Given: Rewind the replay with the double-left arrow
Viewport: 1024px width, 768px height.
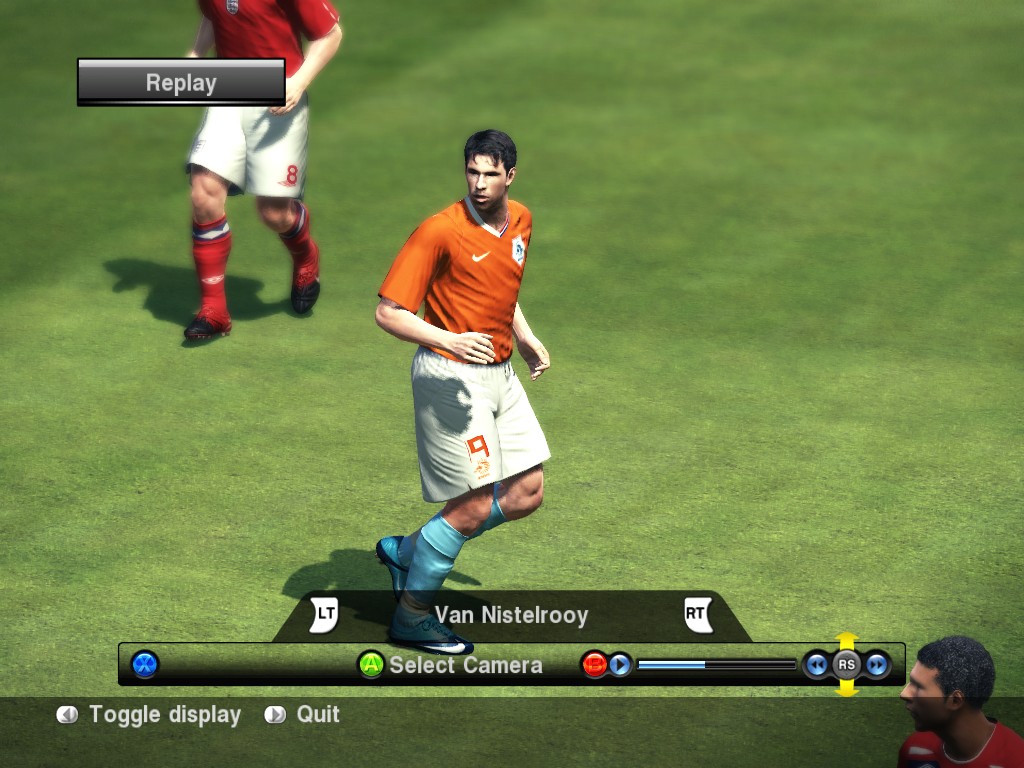Looking at the screenshot, I should click(x=817, y=664).
